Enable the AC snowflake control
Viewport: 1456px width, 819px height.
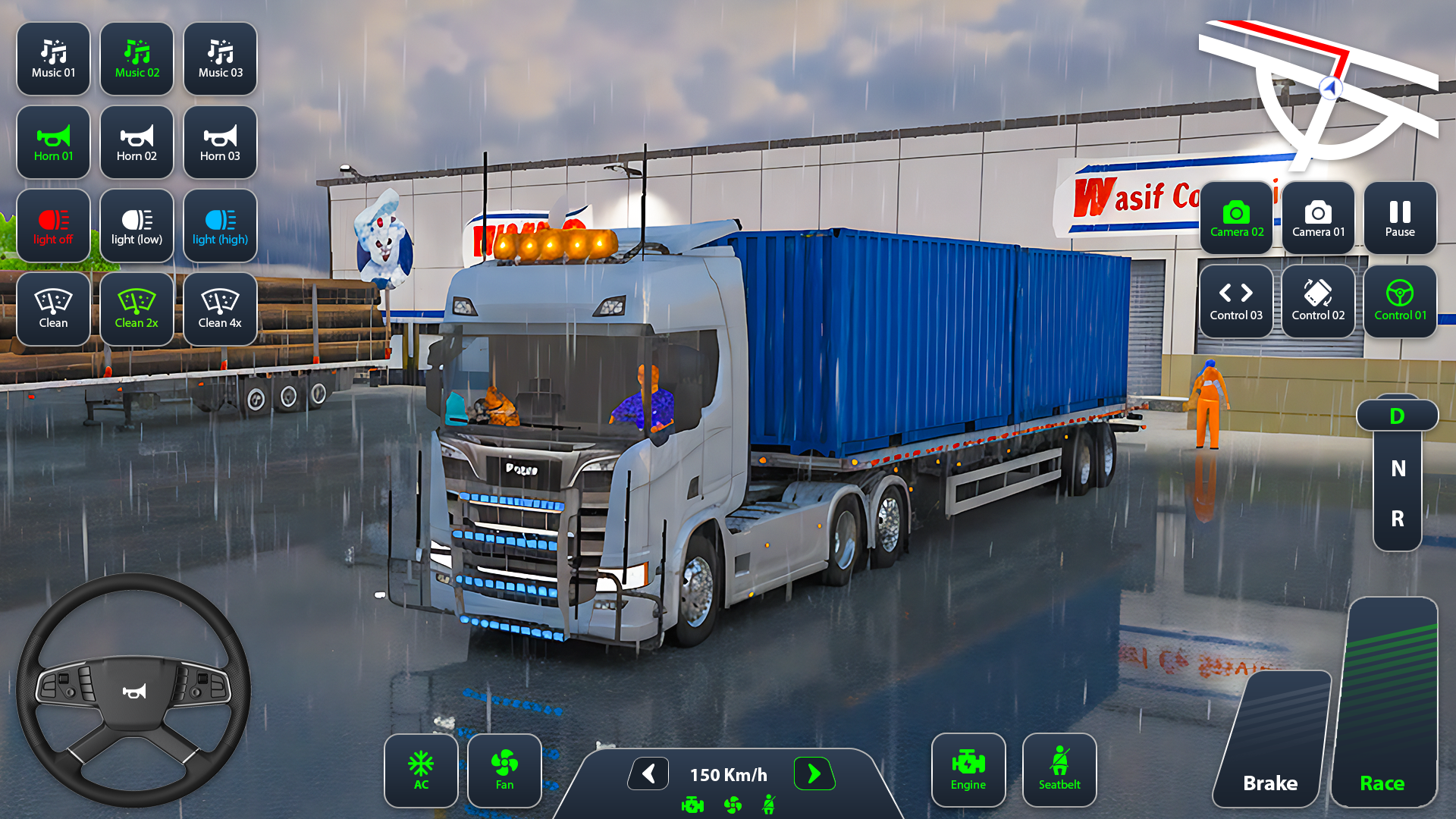(421, 770)
